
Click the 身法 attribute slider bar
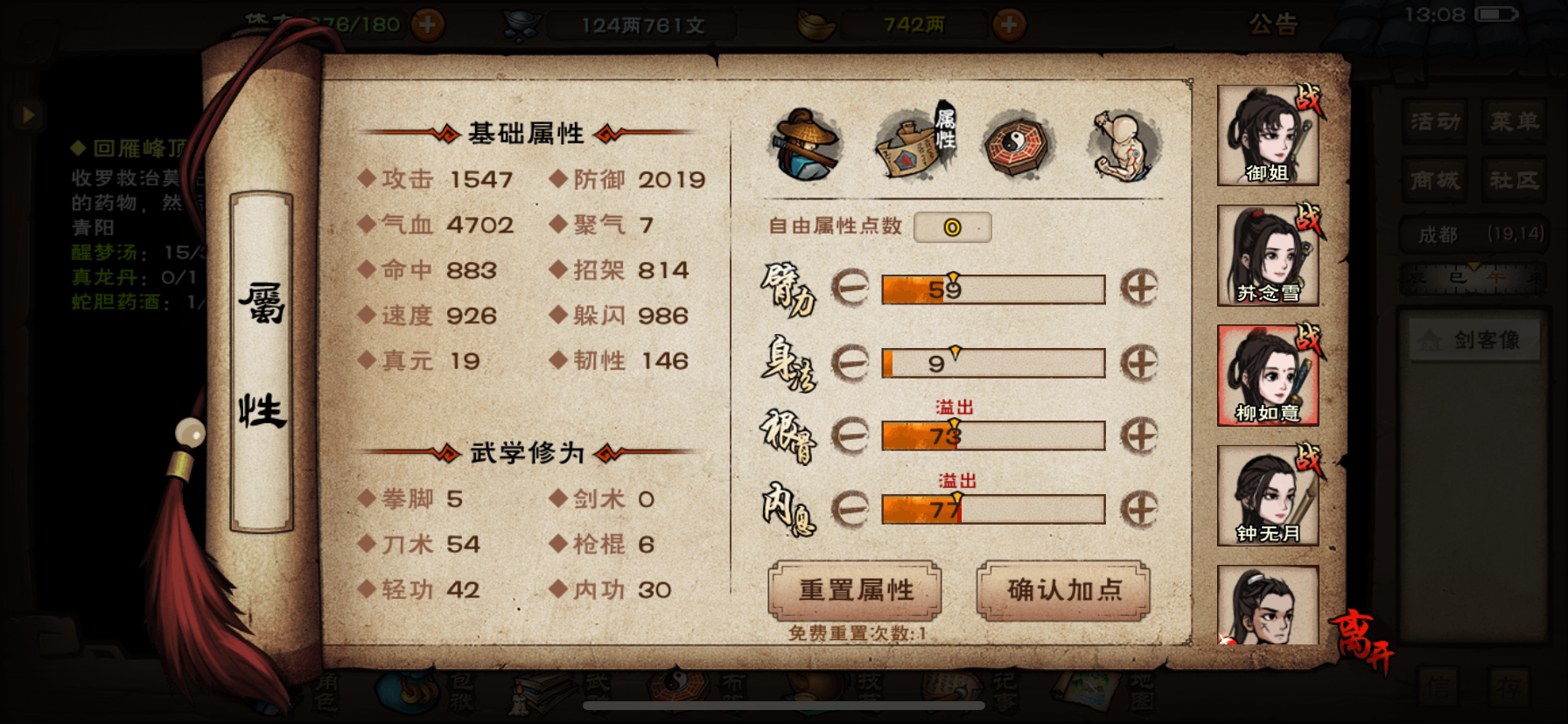click(995, 362)
